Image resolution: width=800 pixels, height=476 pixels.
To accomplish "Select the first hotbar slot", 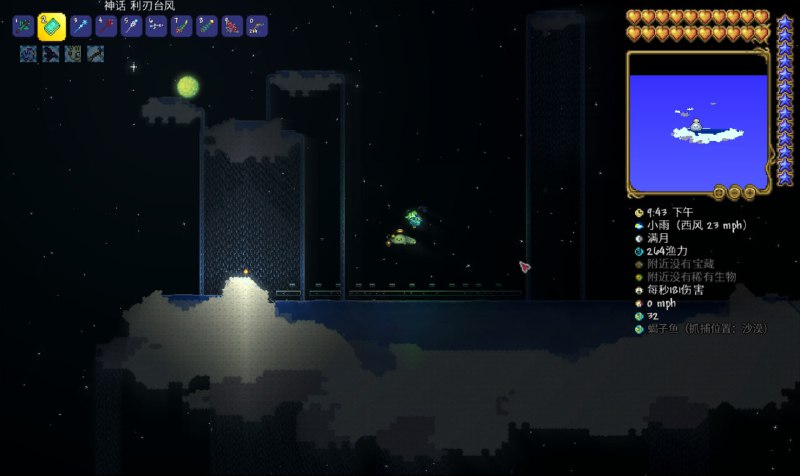I will (x=23, y=27).
